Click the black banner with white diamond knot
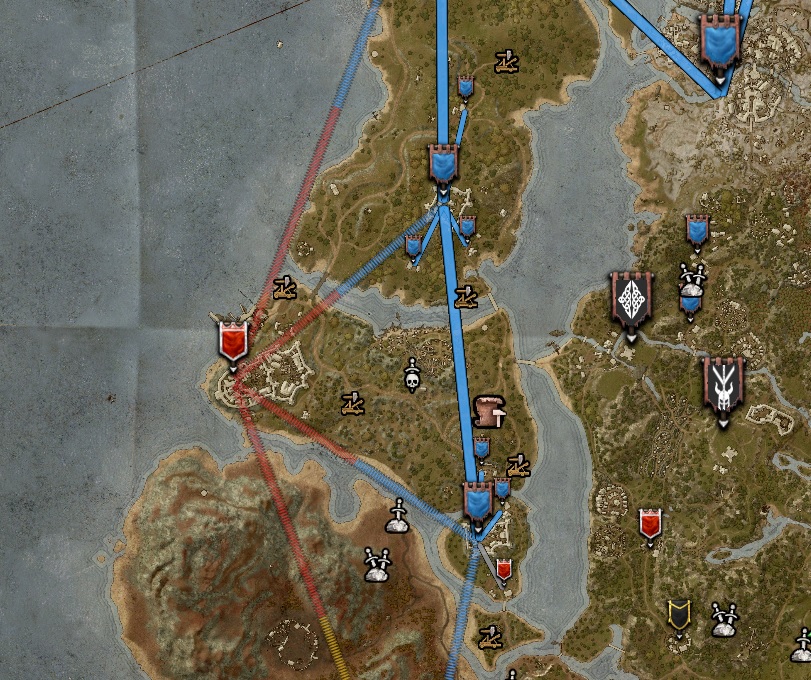Image resolution: width=811 pixels, height=680 pixels. point(632,301)
